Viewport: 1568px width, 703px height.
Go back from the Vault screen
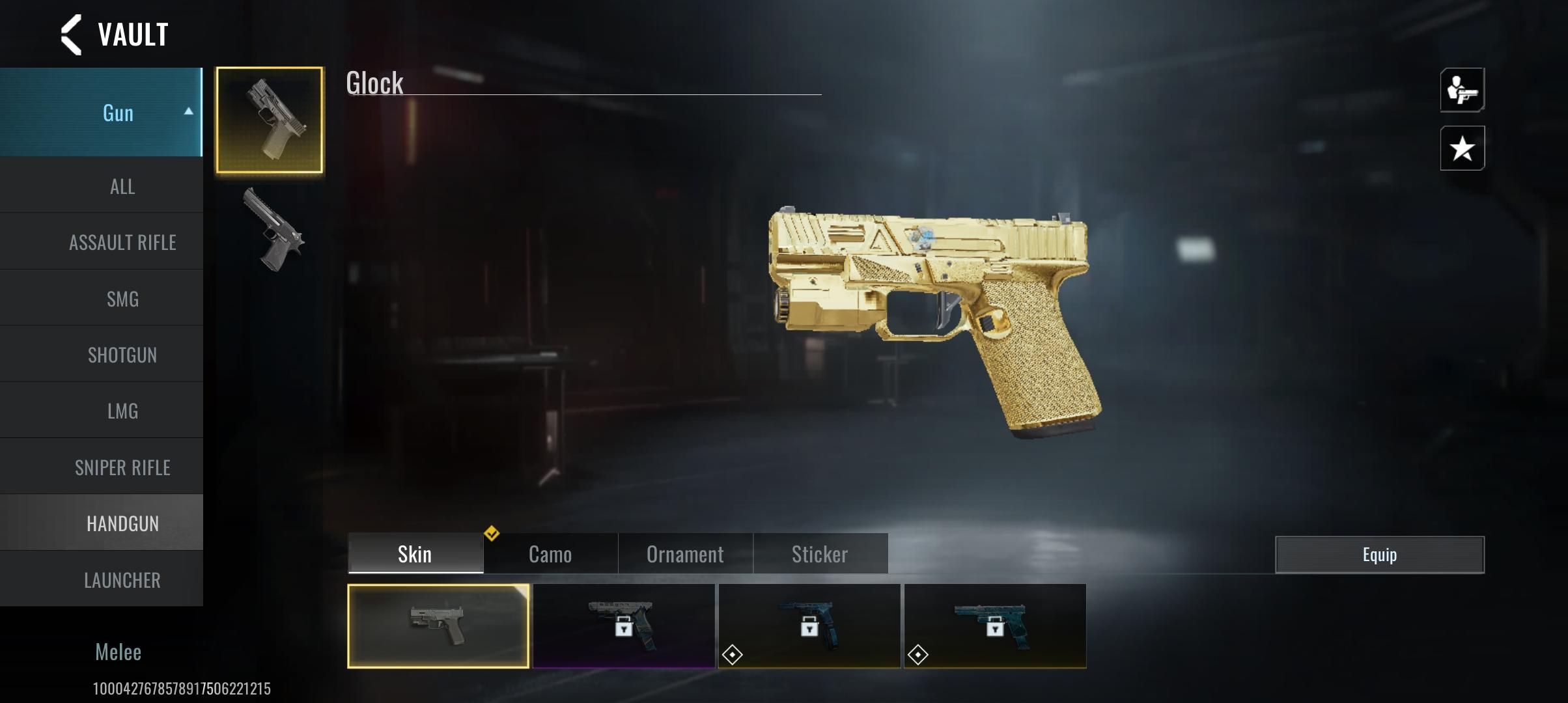pyautogui.click(x=72, y=34)
